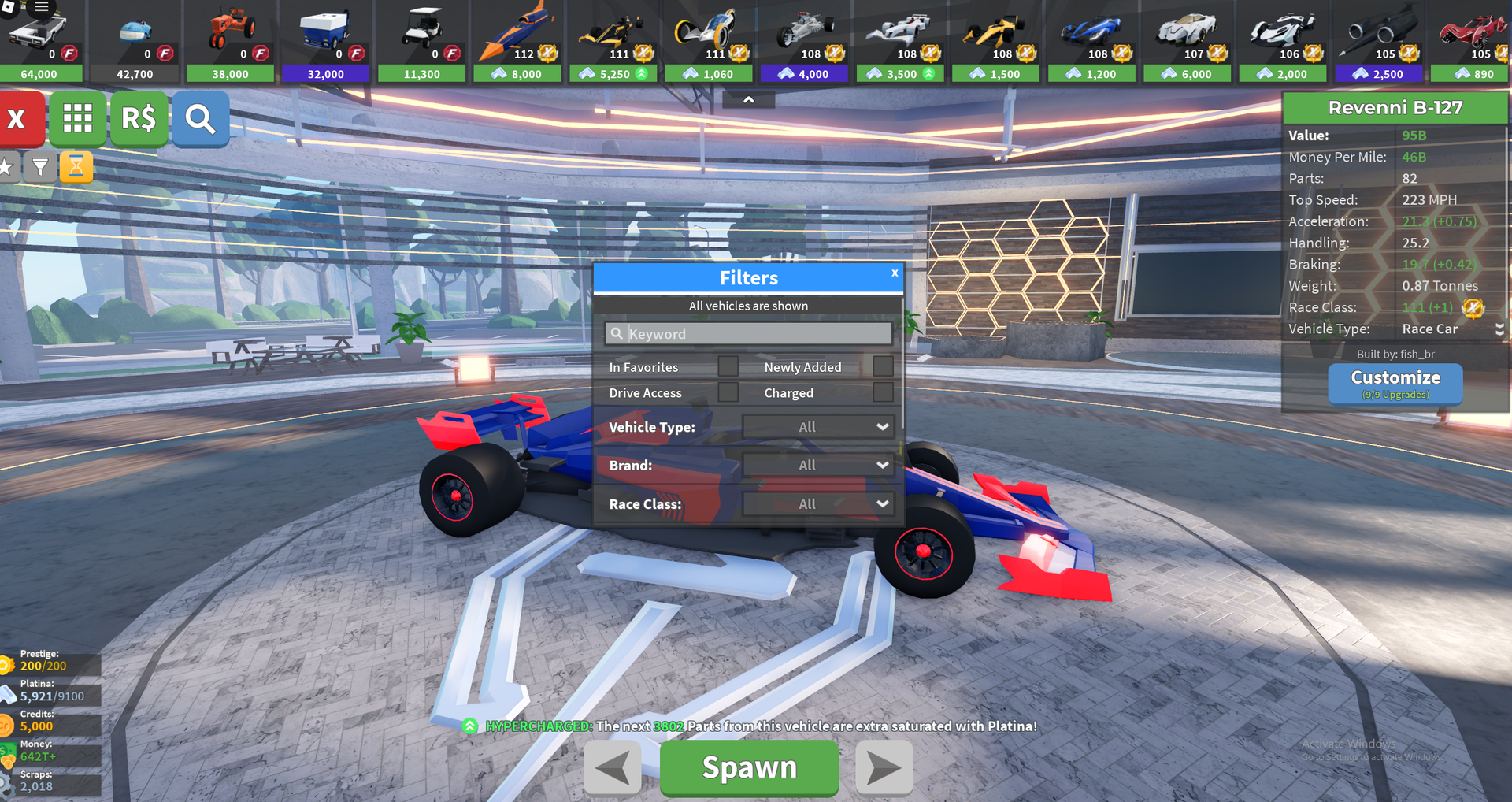1512x802 pixels.
Task: Check the Charged filter box
Action: [883, 392]
